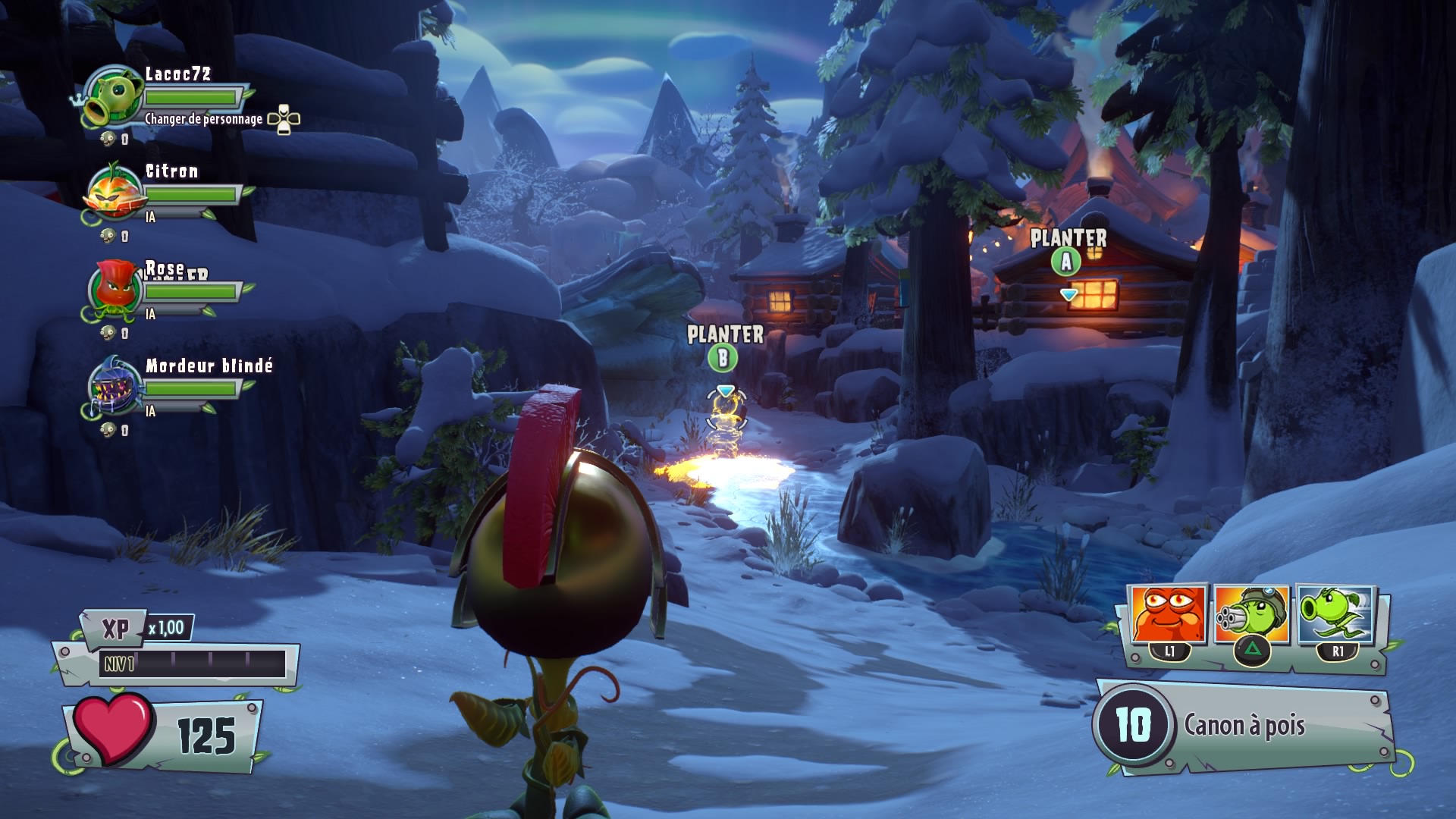Screen dimensions: 1456x819
Task: Use the gatling pea helmet ability
Action: tap(1251, 615)
